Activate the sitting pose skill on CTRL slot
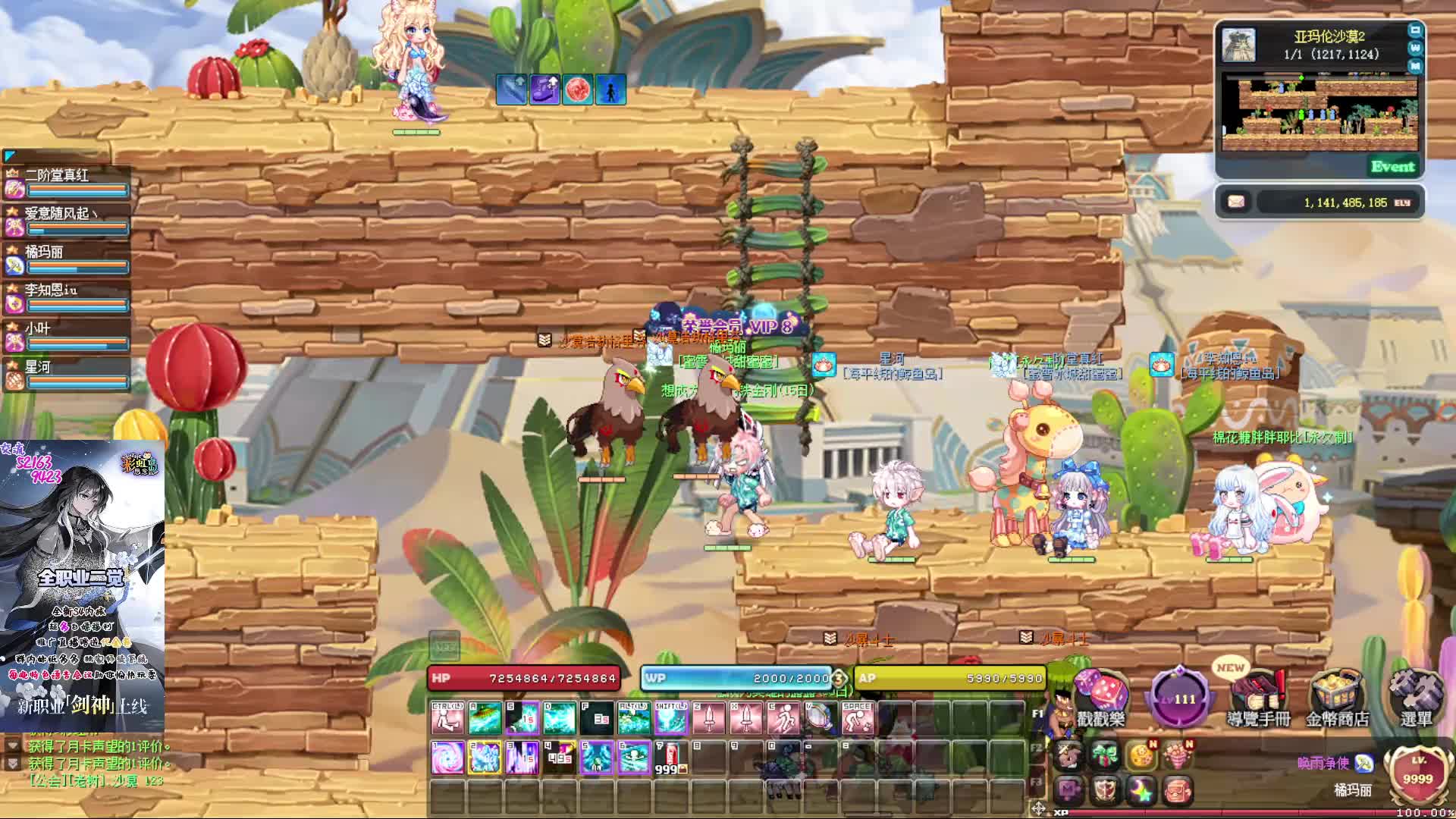The image size is (1456, 819). 447,718
